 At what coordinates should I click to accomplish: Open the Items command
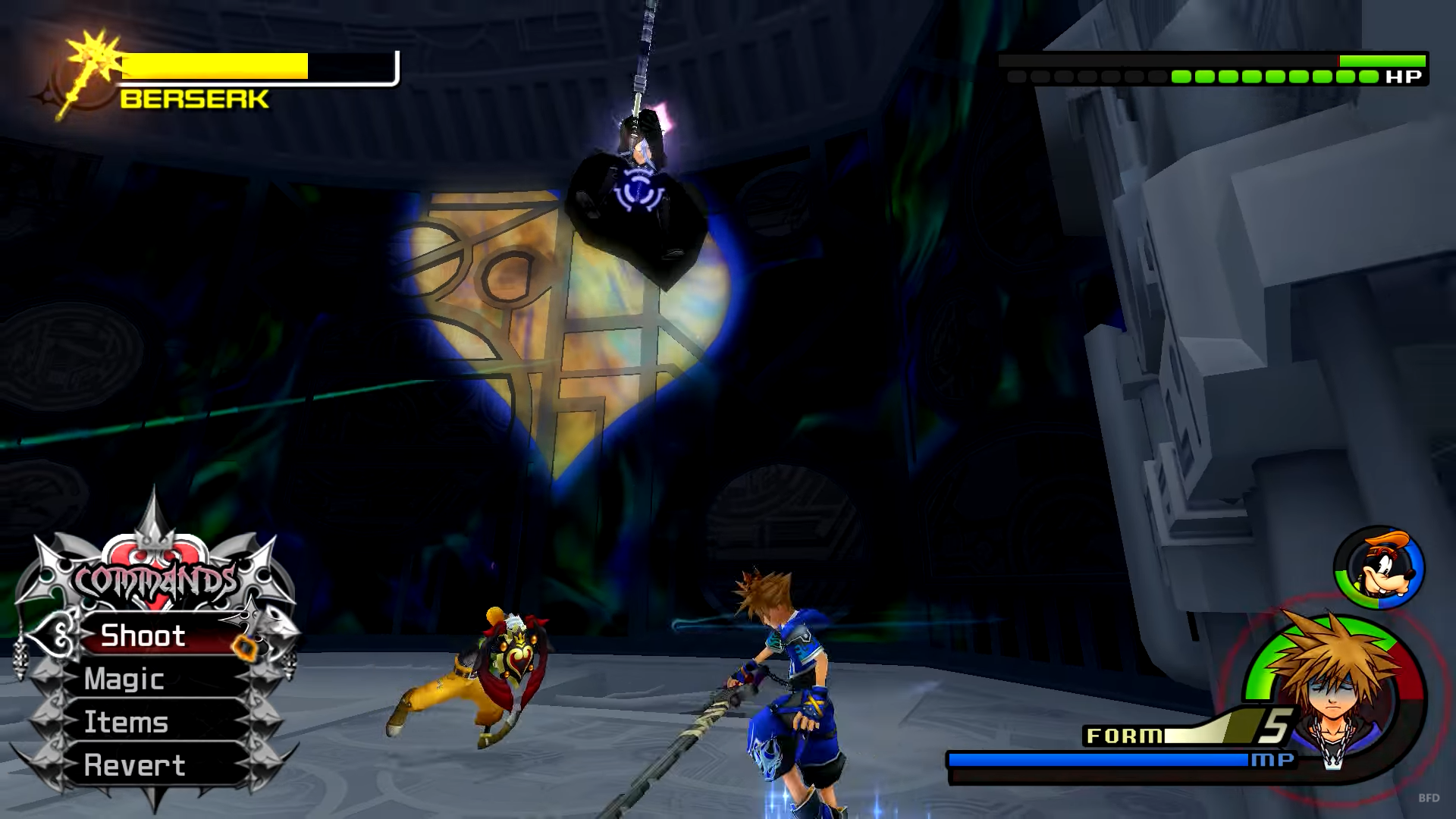click(127, 722)
